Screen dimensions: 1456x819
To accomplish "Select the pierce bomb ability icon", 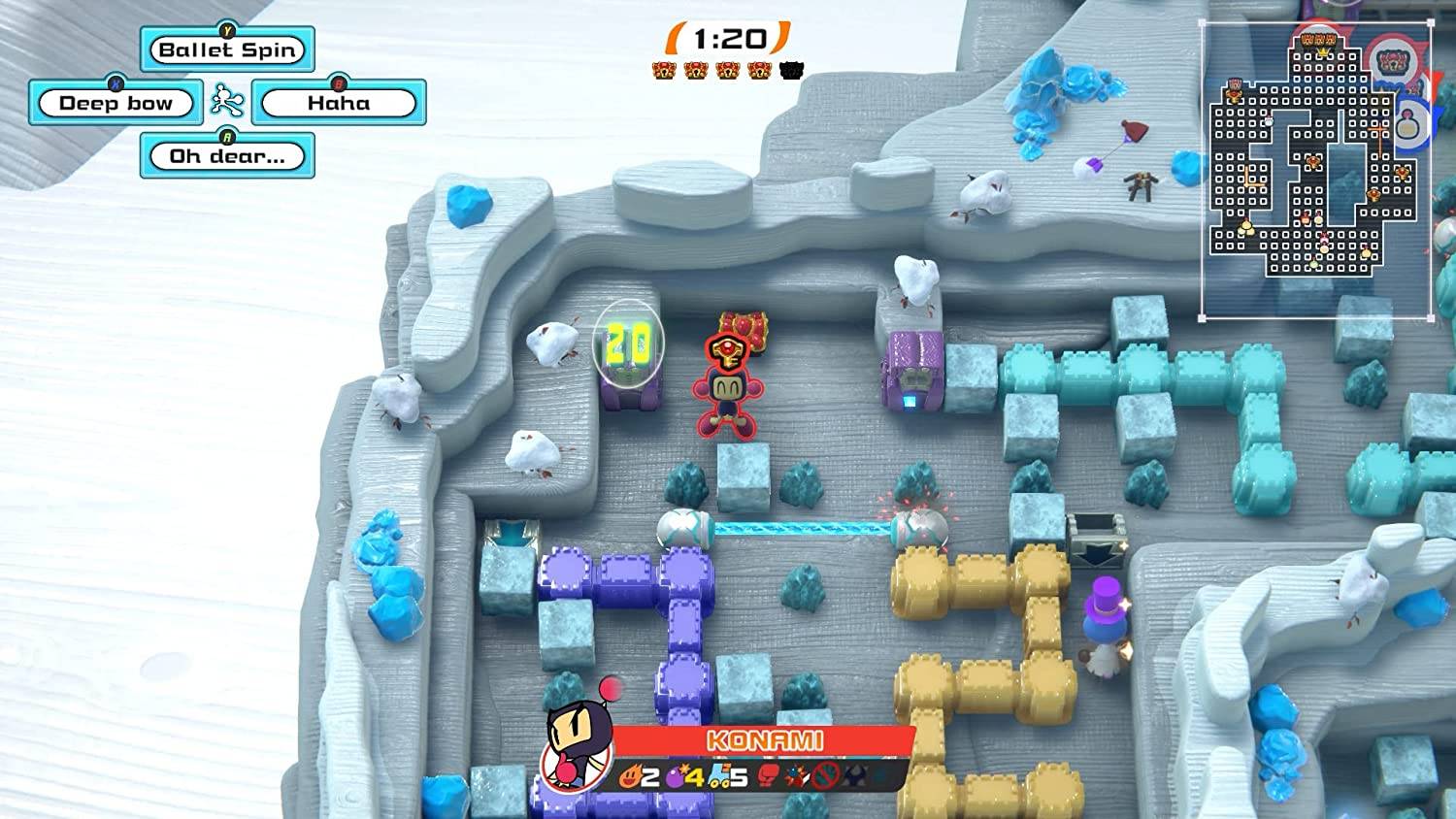I will click(x=796, y=775).
